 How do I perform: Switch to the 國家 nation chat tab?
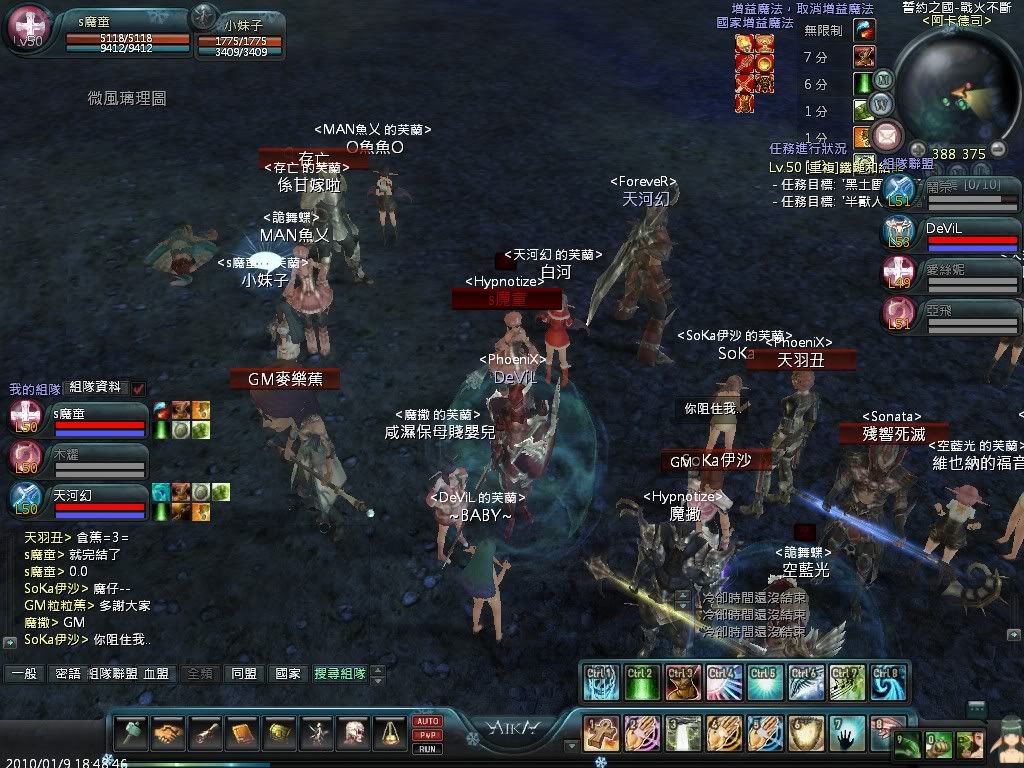(x=287, y=674)
